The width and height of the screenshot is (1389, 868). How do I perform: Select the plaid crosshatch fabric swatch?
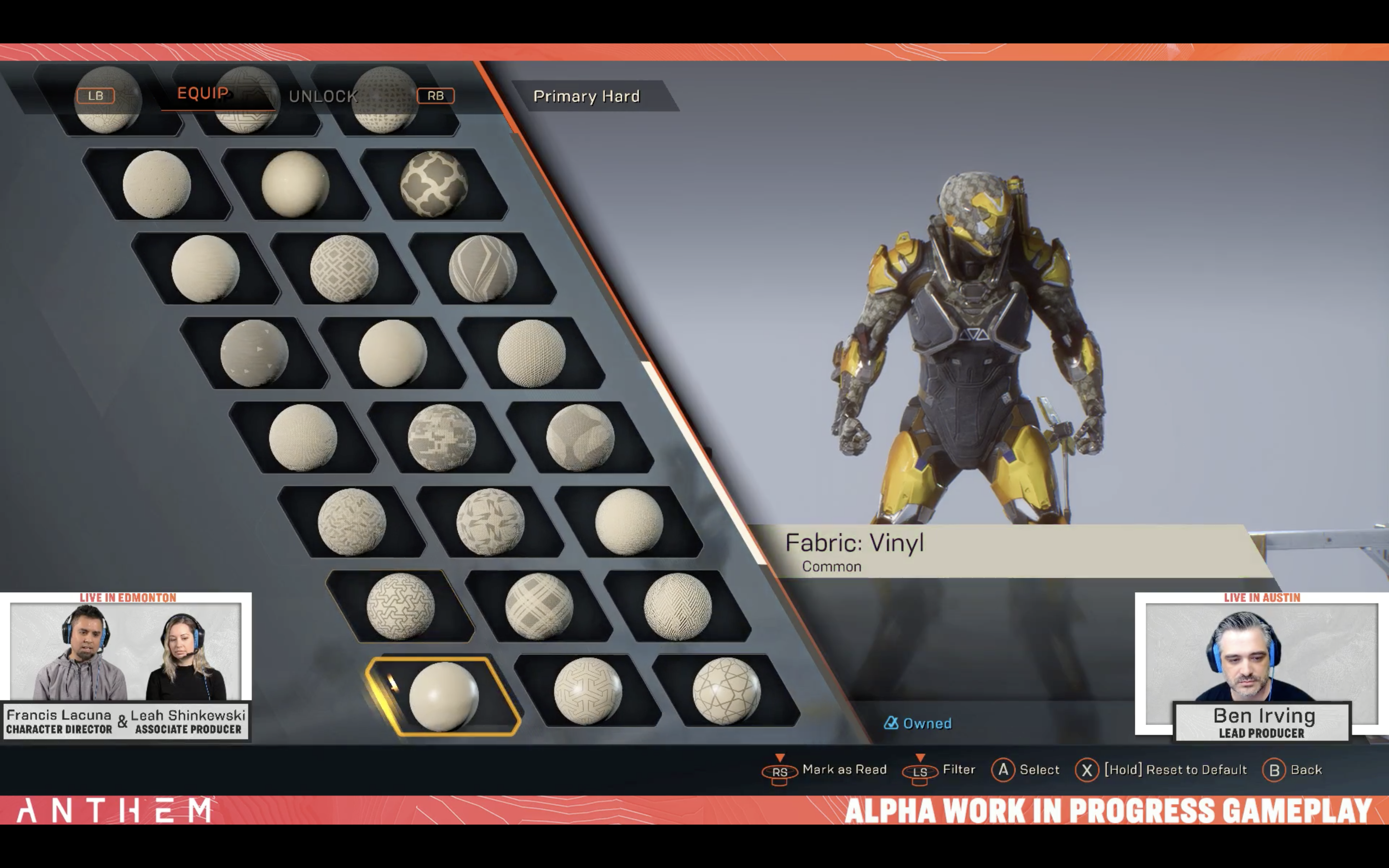pyautogui.click(x=539, y=606)
